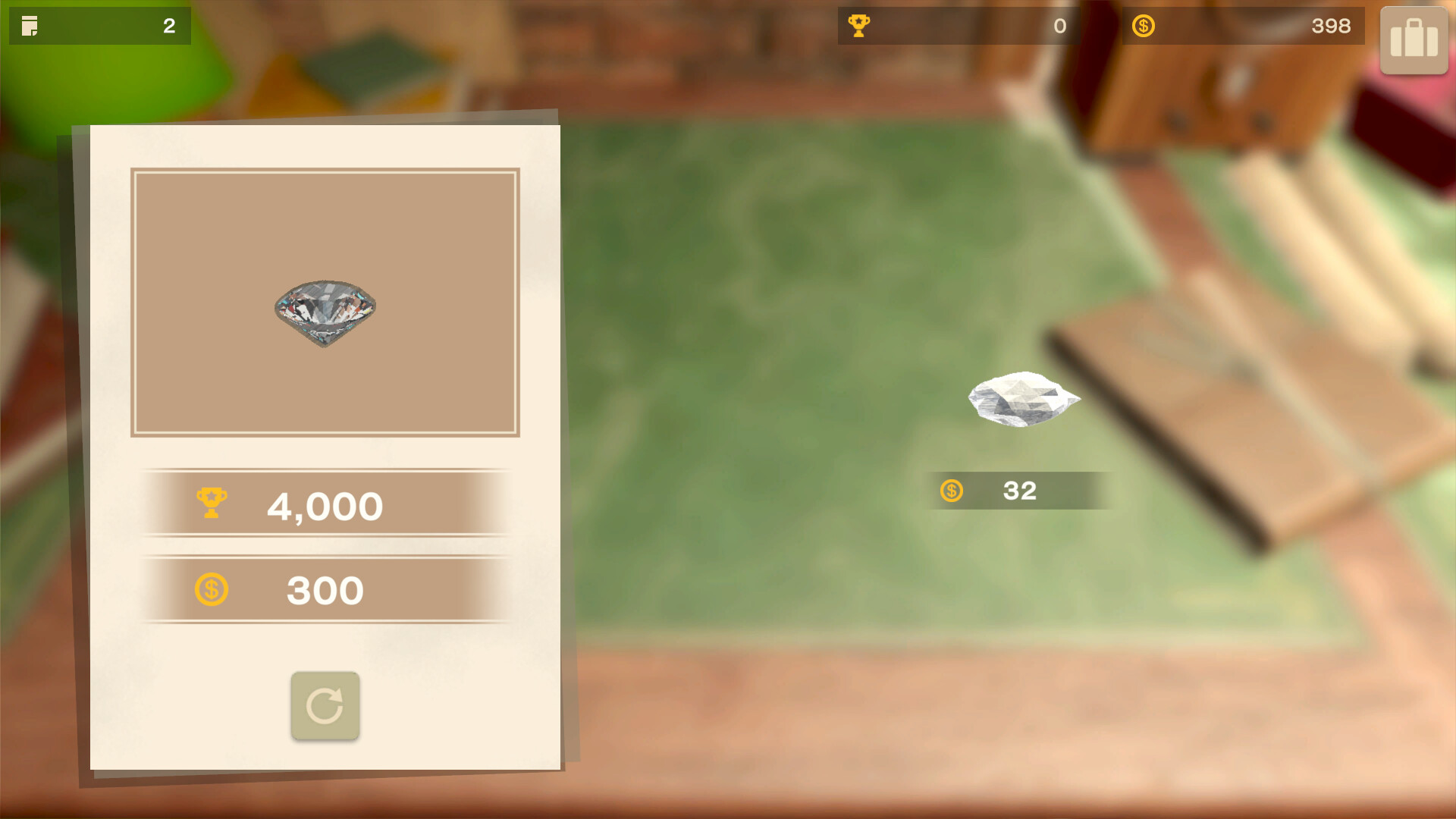Click the coin icon beside the 300 value
Screen dimensions: 1456x819
(213, 589)
